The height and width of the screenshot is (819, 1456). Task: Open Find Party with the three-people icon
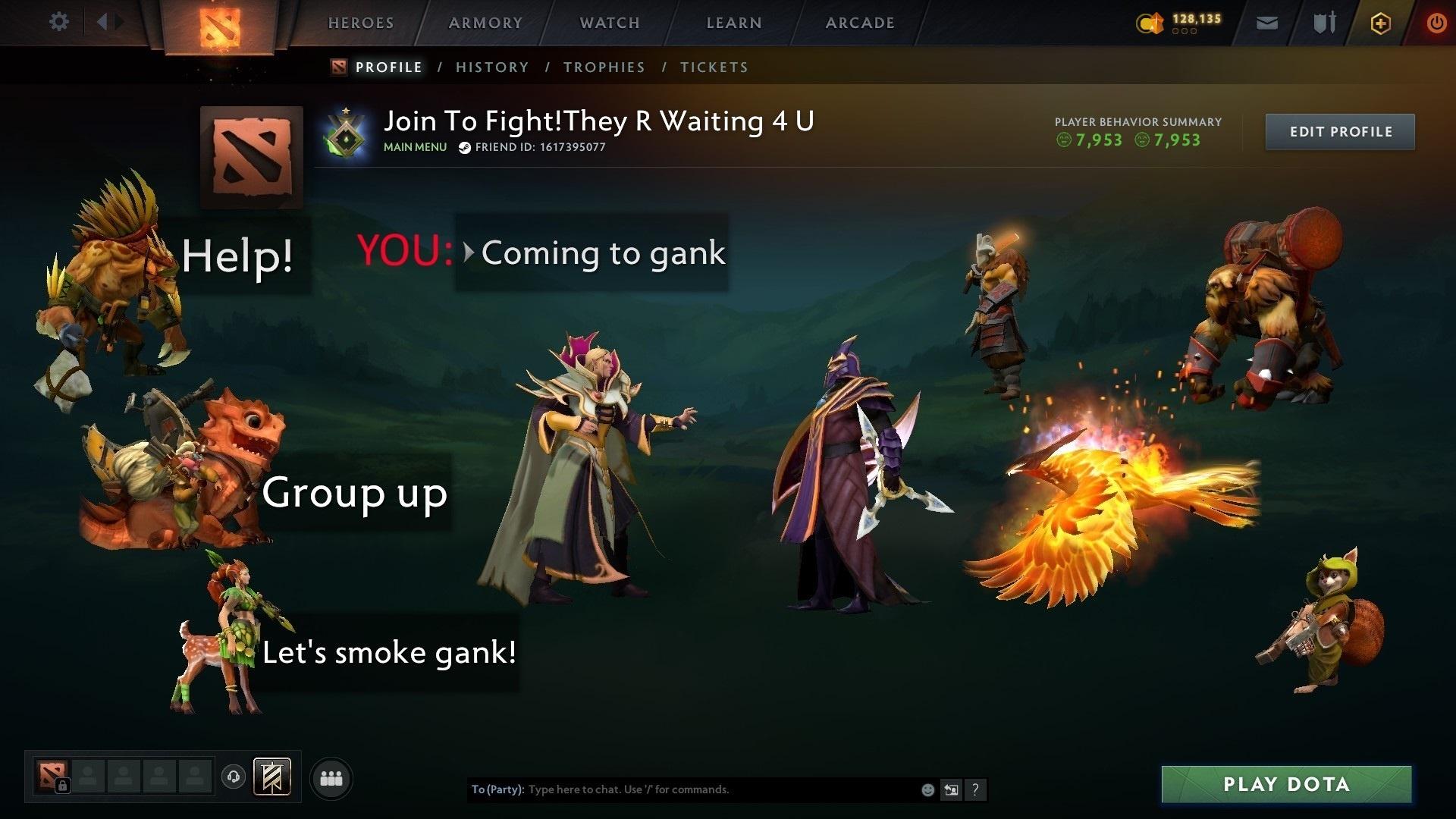(331, 777)
